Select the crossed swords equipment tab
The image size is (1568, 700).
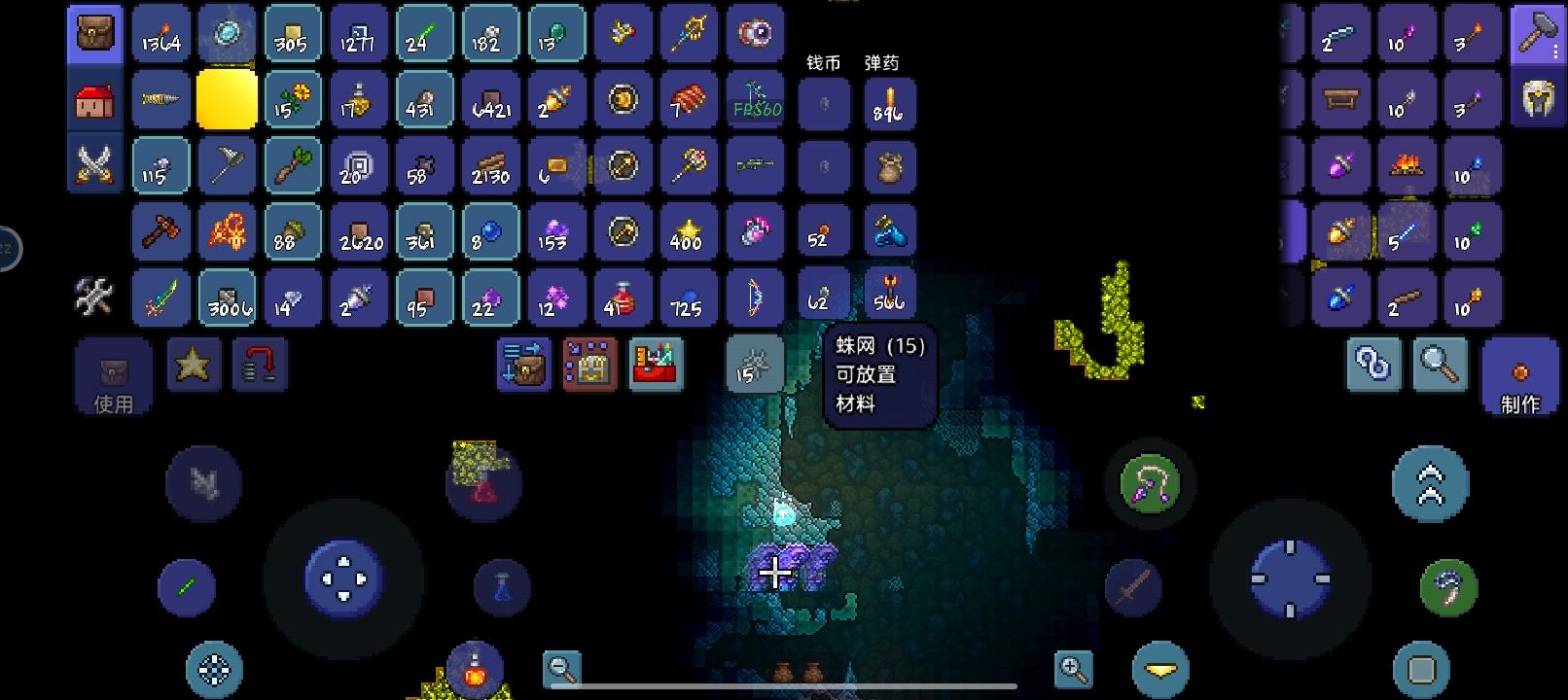(94, 164)
